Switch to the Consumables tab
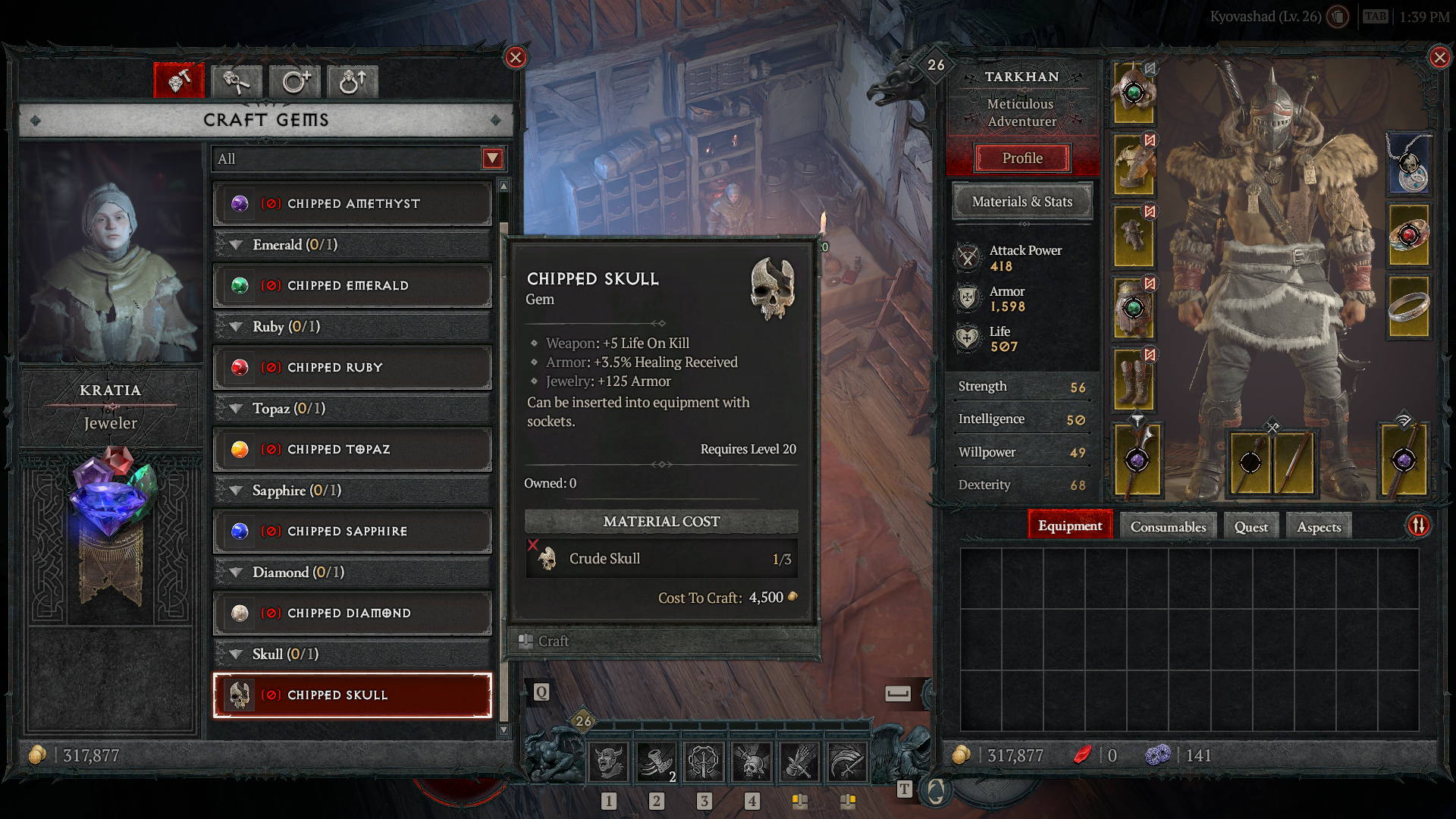1456x819 pixels. 1168,526
